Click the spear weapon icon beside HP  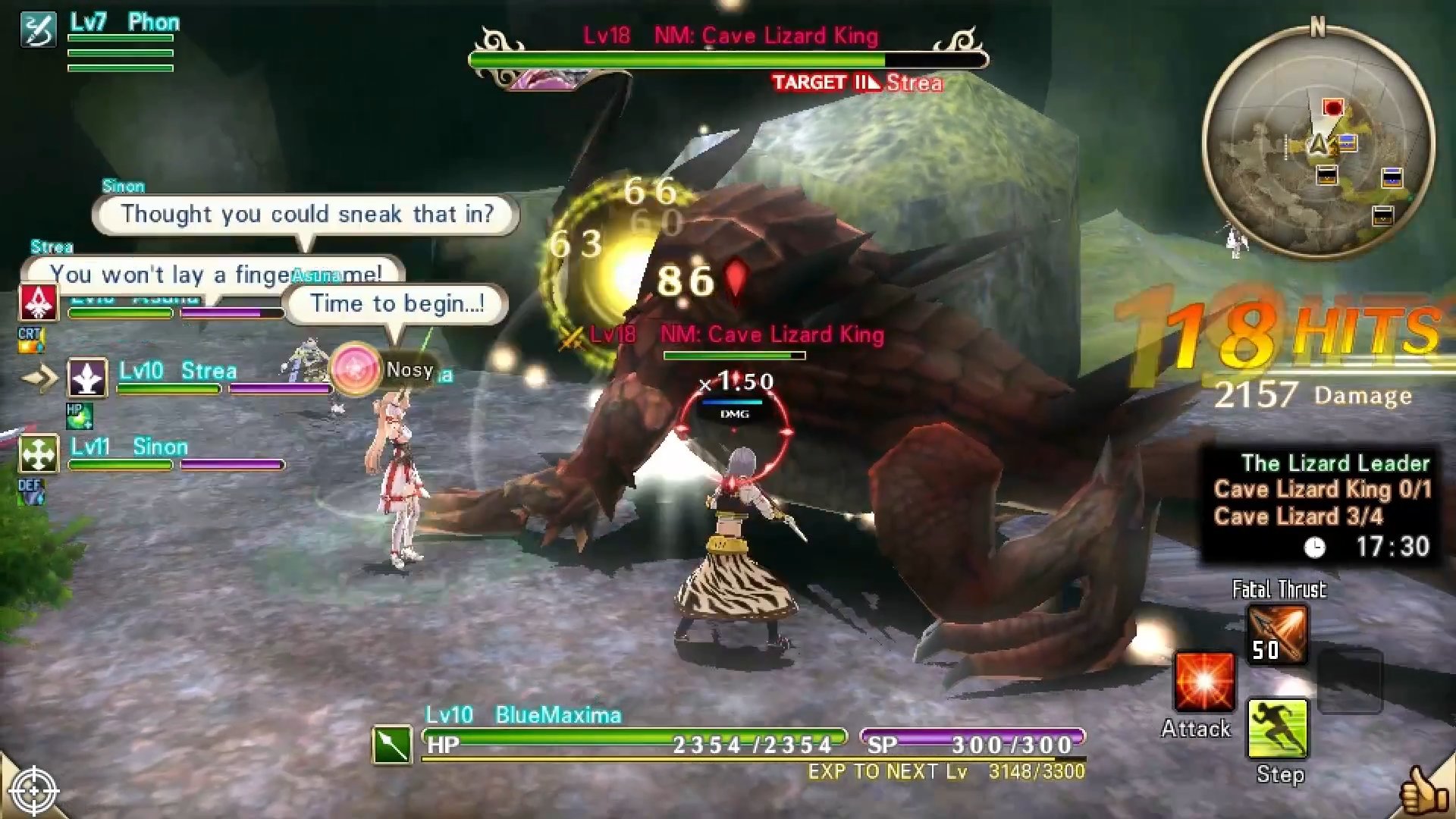(x=392, y=745)
